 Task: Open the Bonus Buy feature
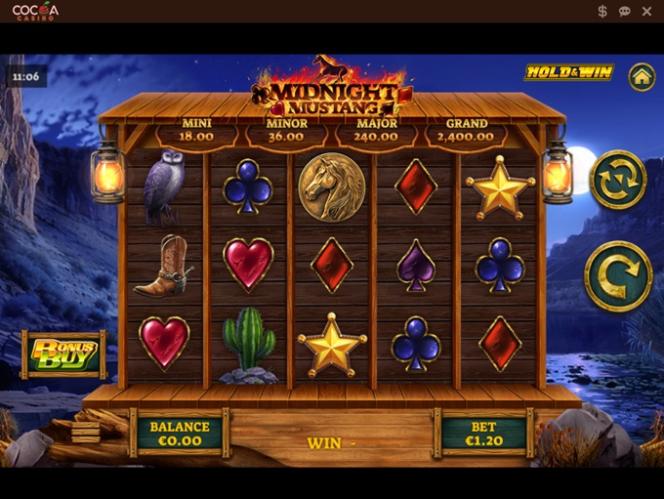pyautogui.click(x=64, y=354)
